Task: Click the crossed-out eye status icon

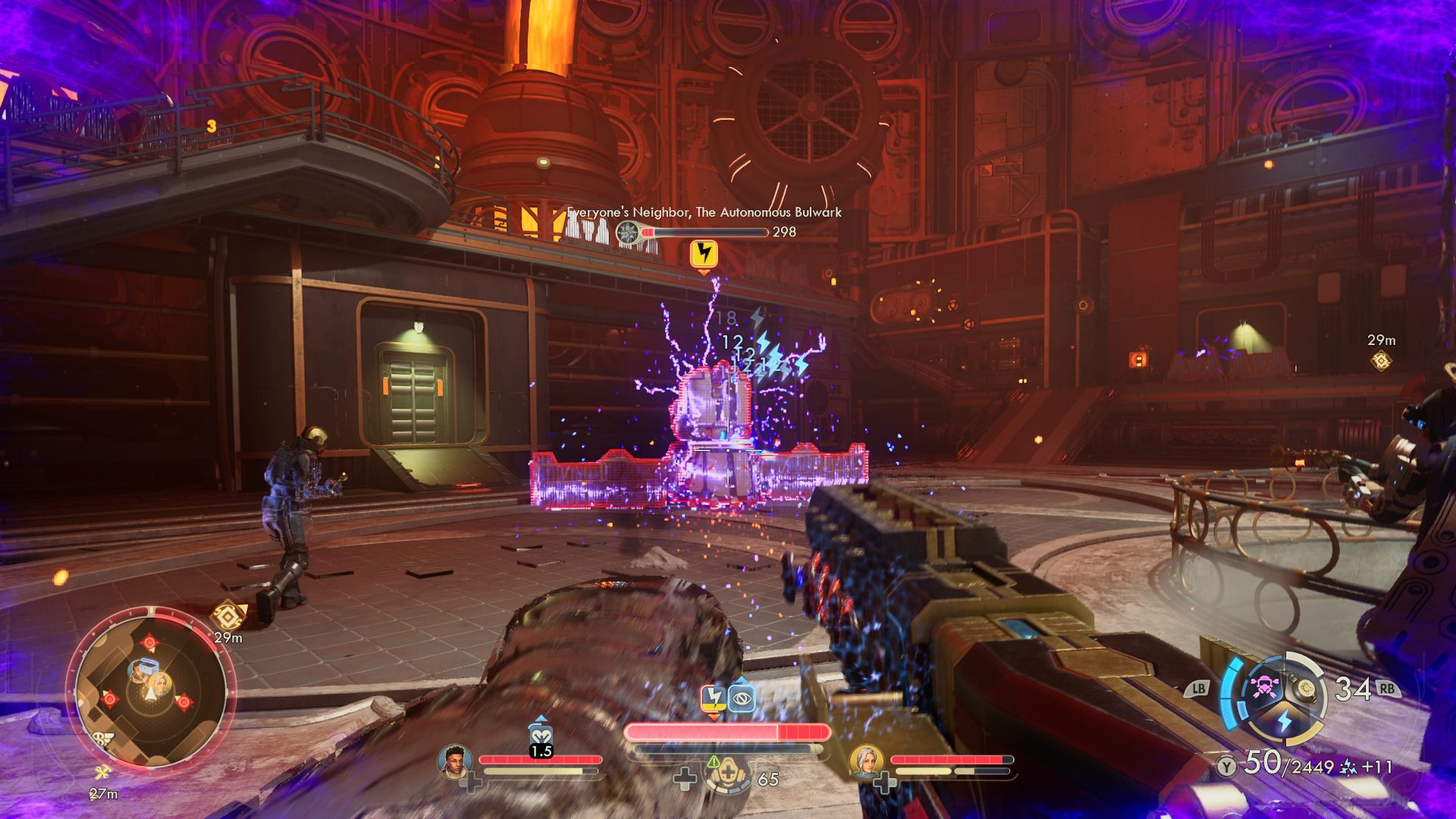Action: [x=741, y=698]
